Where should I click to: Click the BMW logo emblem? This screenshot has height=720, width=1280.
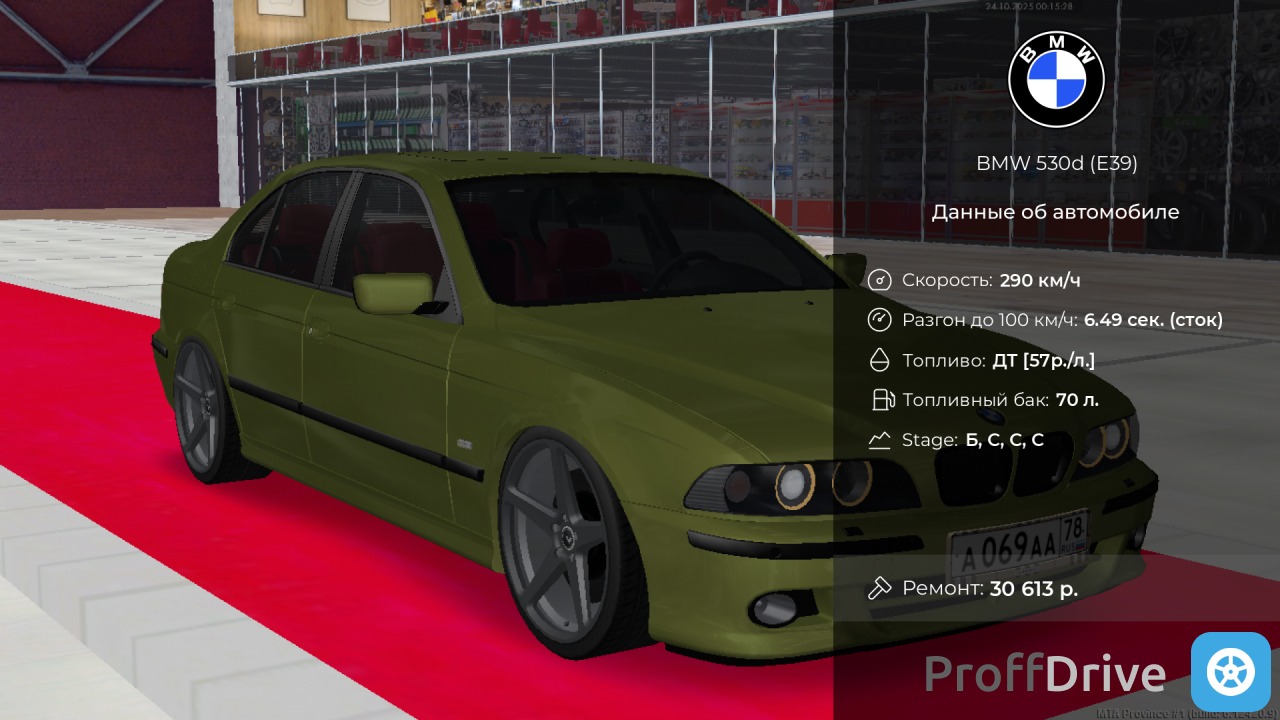(x=1056, y=80)
